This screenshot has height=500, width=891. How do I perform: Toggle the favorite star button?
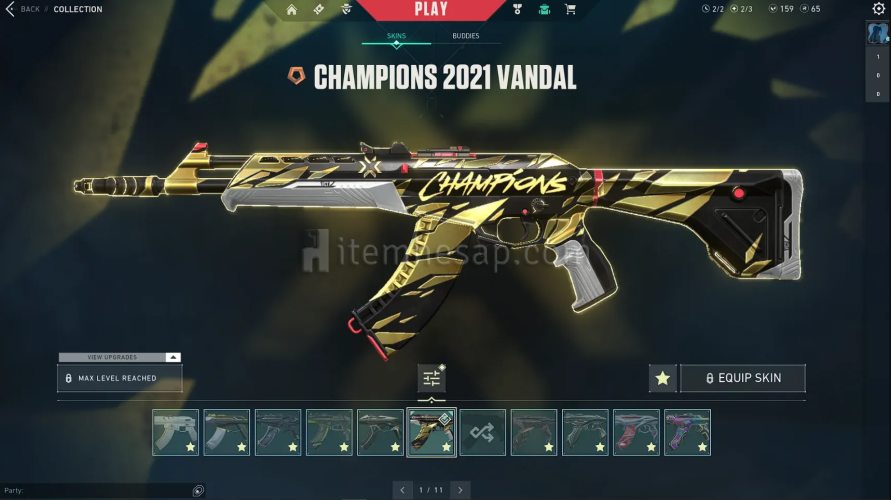(662, 378)
